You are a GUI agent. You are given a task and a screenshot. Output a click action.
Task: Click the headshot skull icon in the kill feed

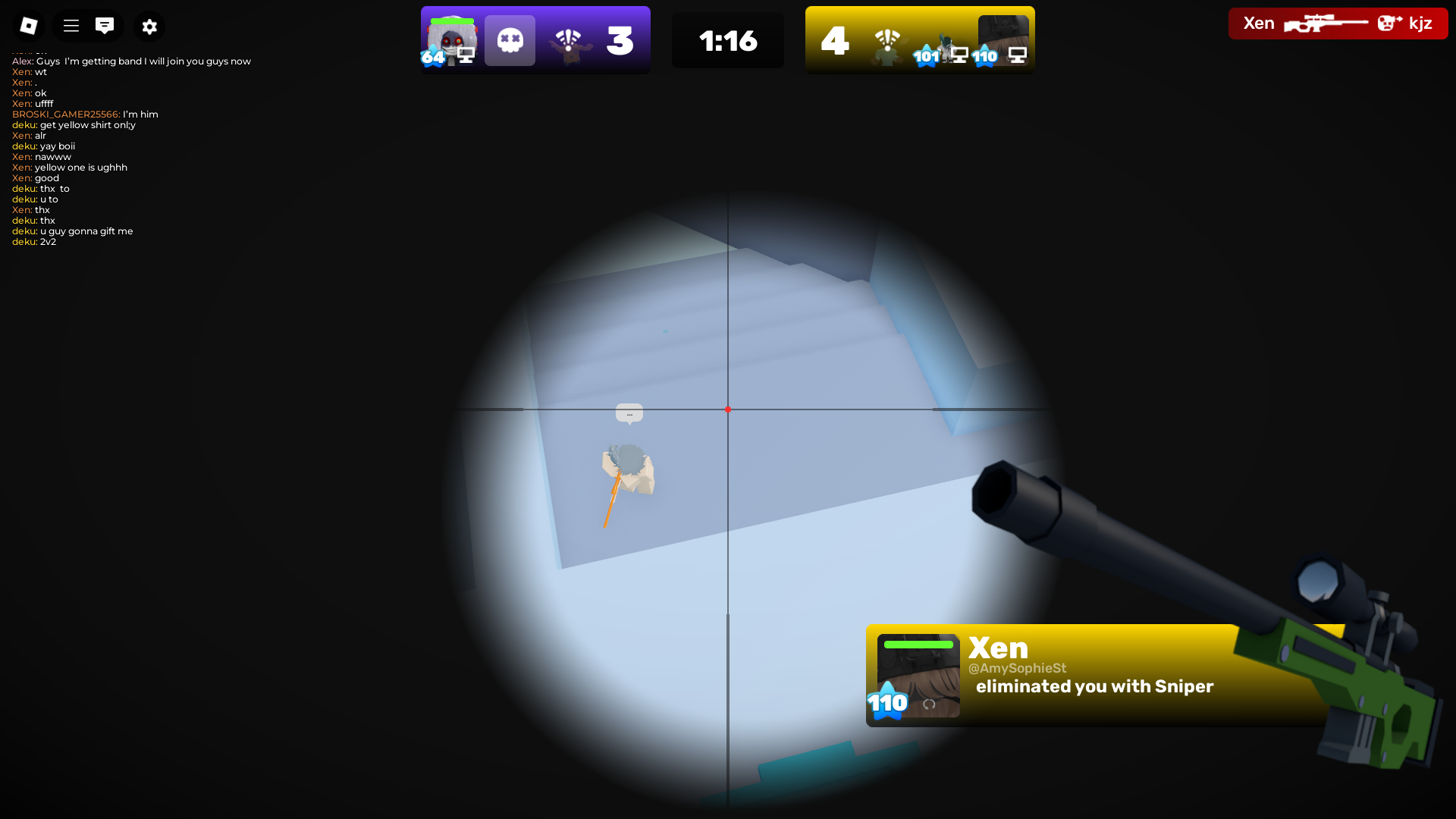click(1388, 22)
